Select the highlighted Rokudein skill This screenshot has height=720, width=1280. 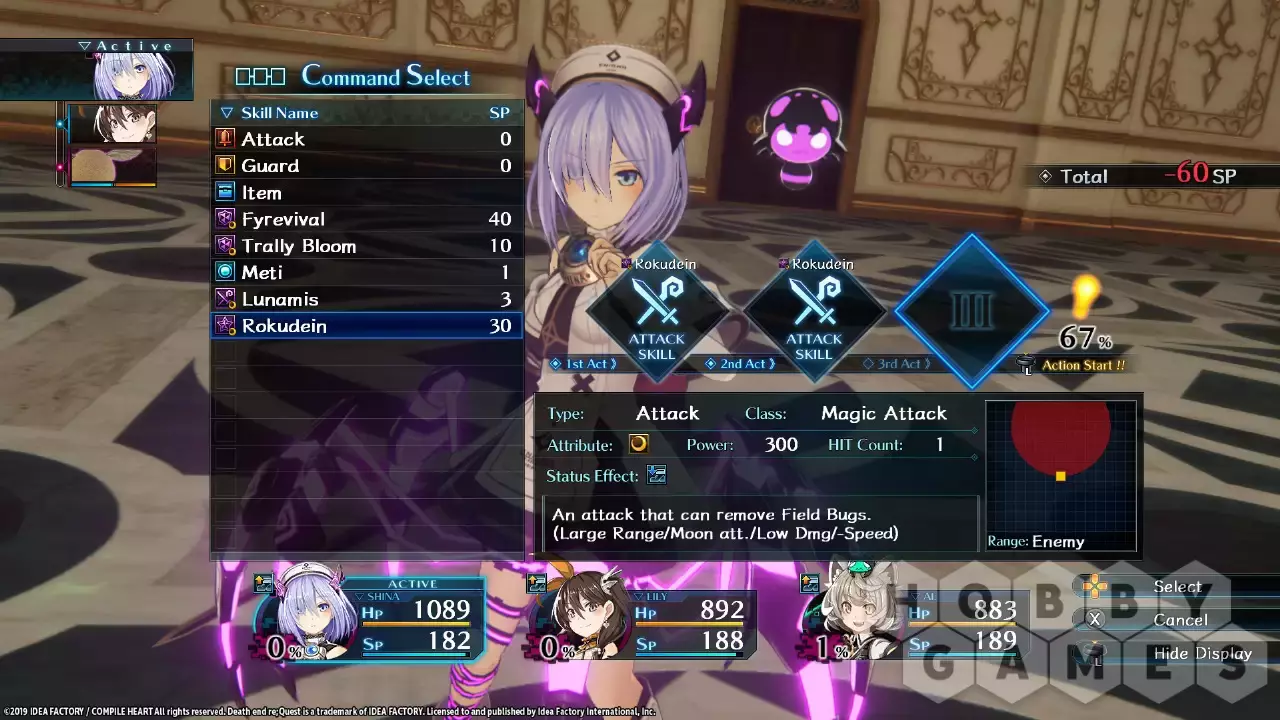click(x=366, y=326)
